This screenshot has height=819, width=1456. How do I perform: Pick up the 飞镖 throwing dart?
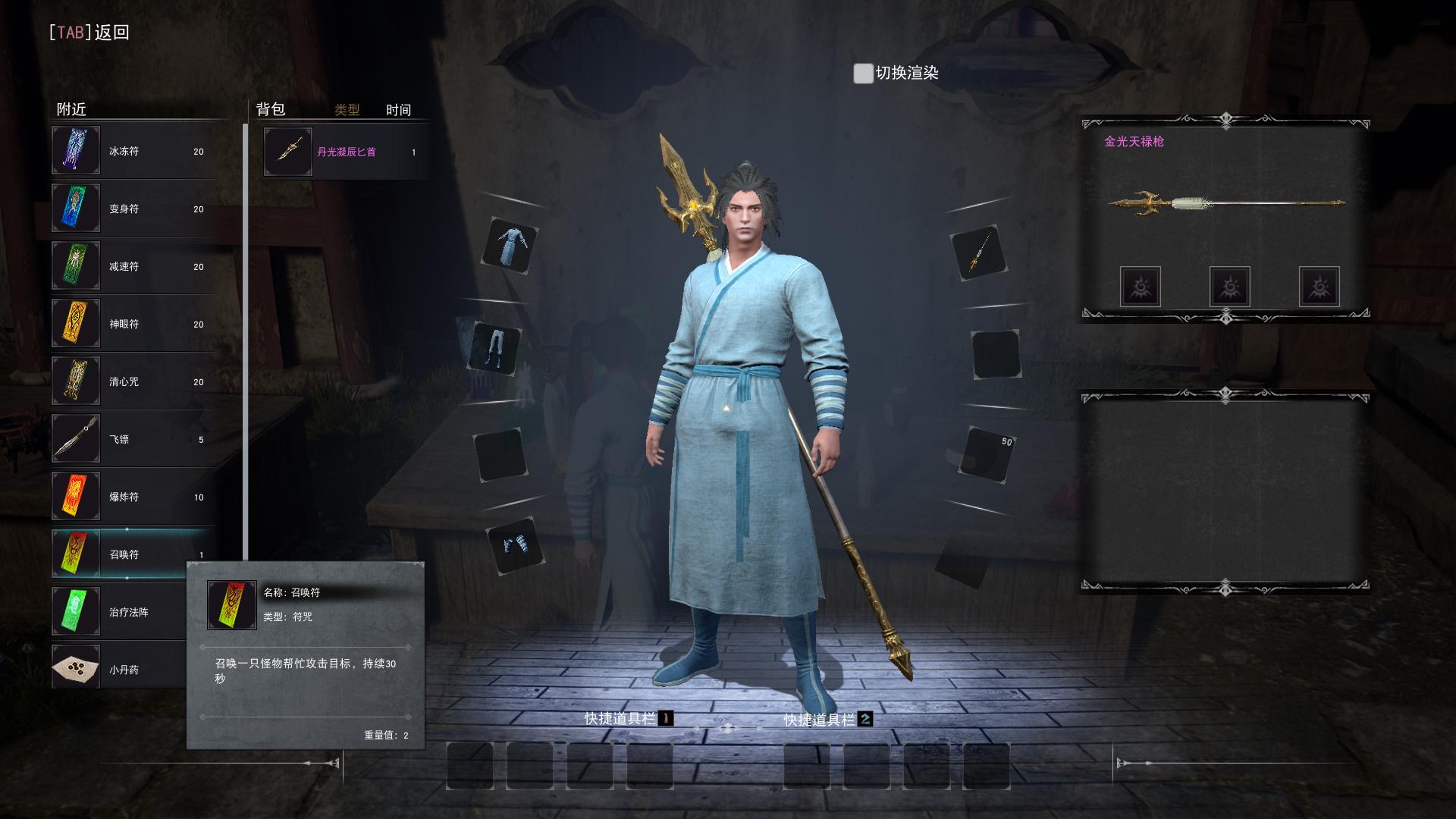tap(133, 439)
